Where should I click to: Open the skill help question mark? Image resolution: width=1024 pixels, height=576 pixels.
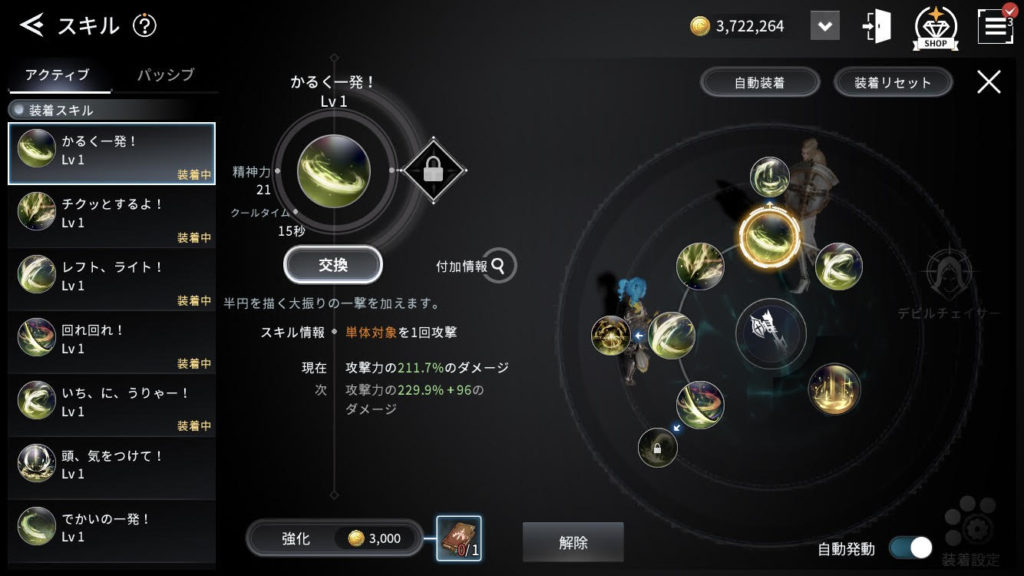tap(145, 26)
